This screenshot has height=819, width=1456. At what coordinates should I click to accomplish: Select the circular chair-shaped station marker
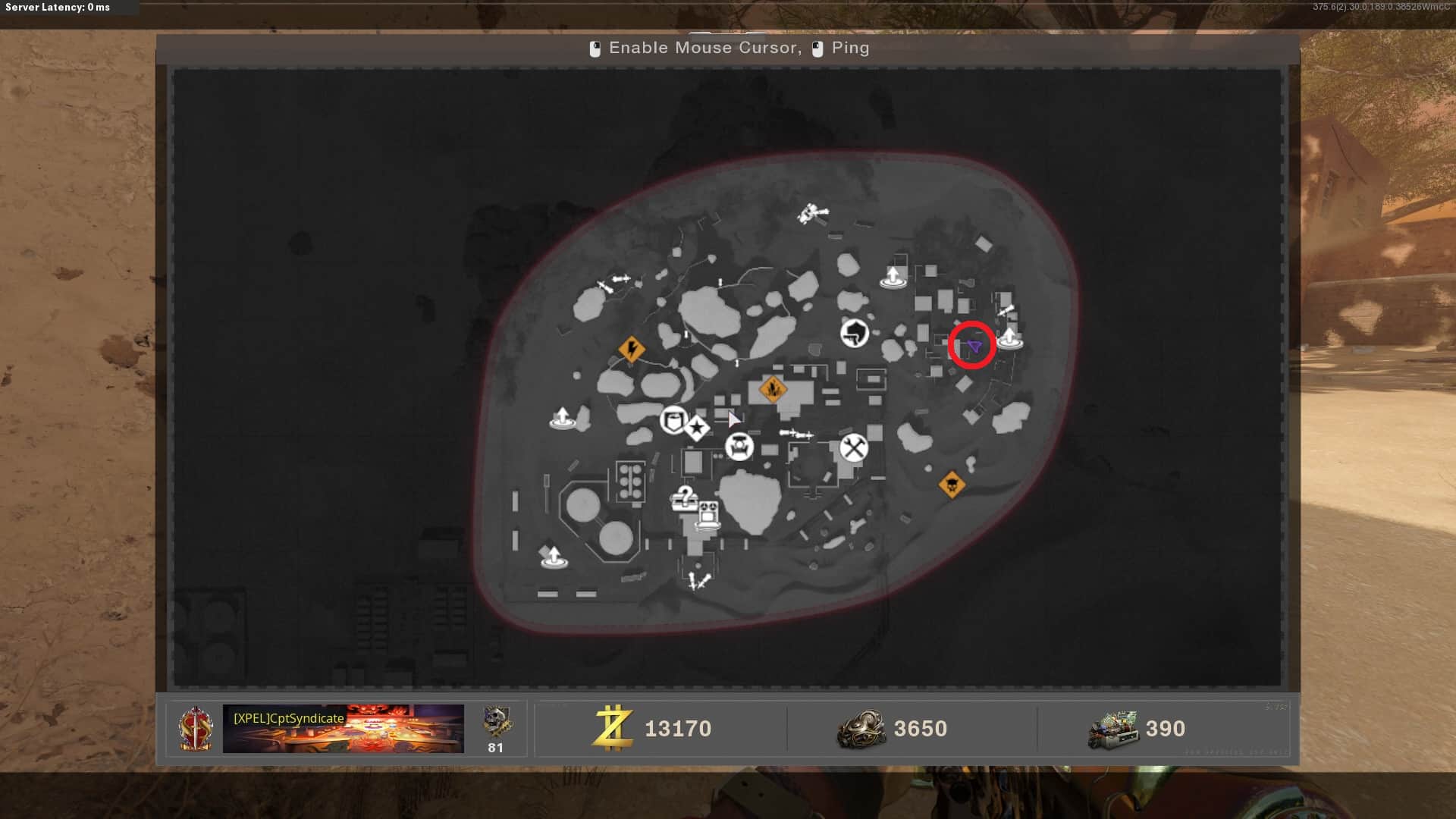click(739, 447)
